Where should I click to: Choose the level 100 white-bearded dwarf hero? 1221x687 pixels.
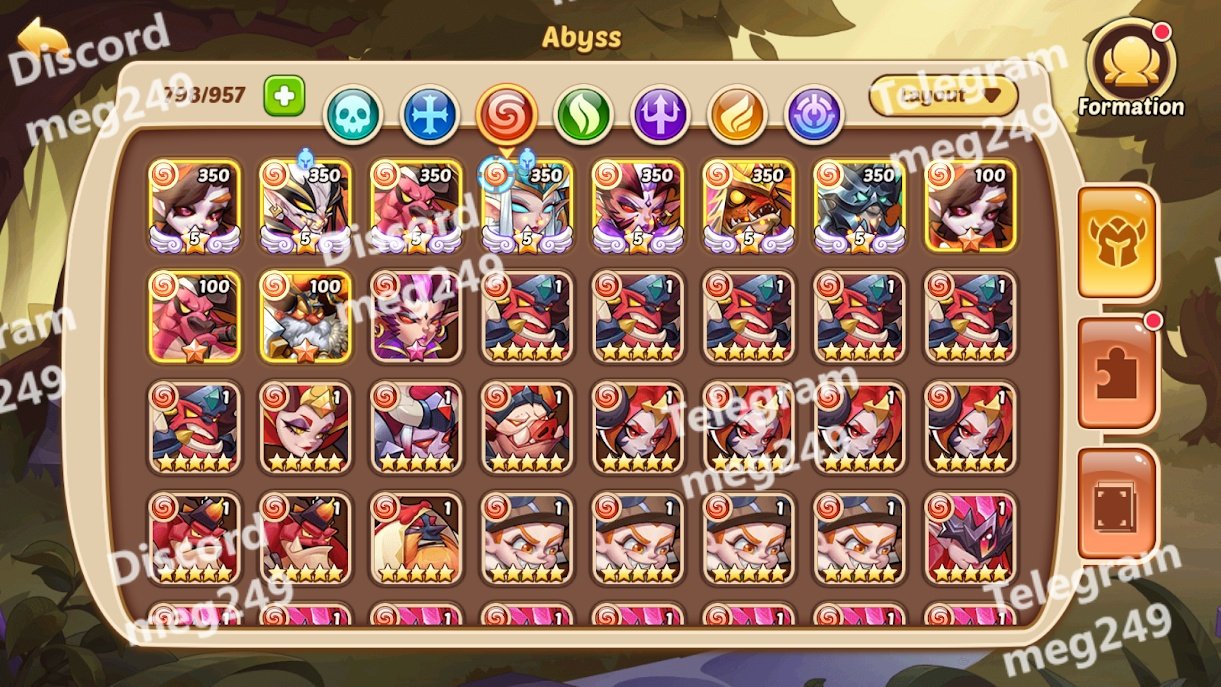tap(305, 316)
